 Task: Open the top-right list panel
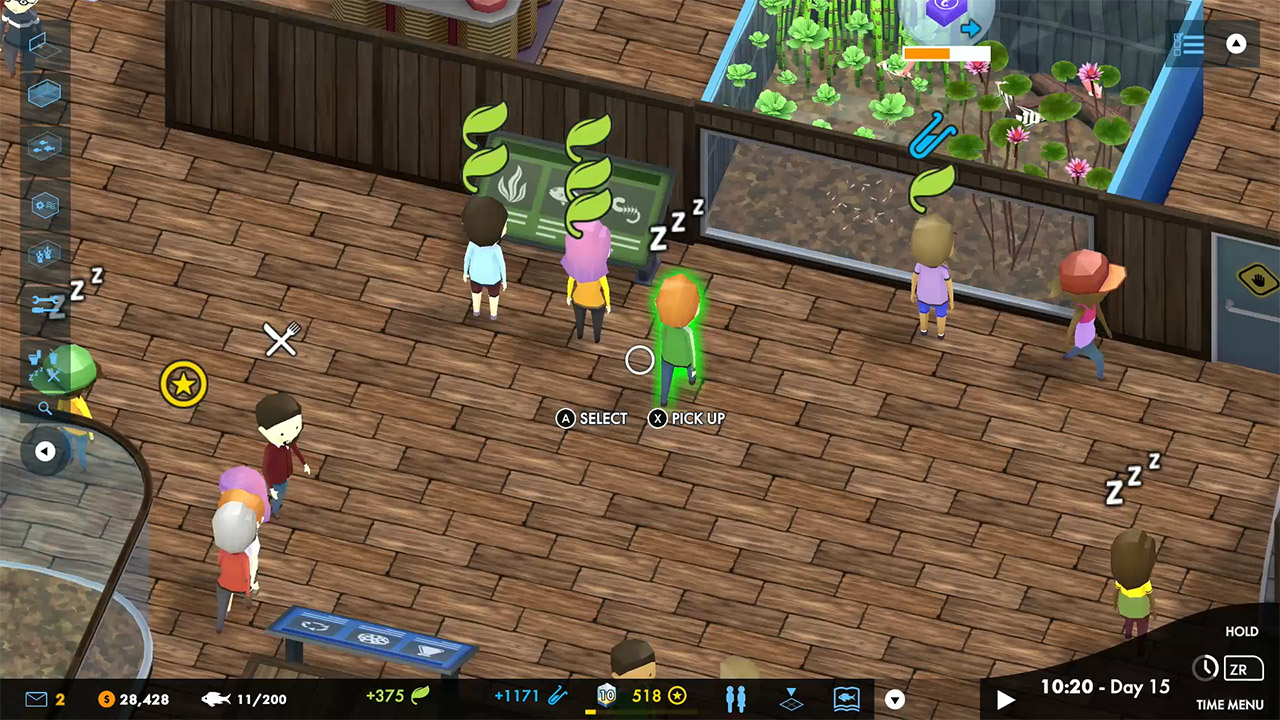[x=1189, y=44]
